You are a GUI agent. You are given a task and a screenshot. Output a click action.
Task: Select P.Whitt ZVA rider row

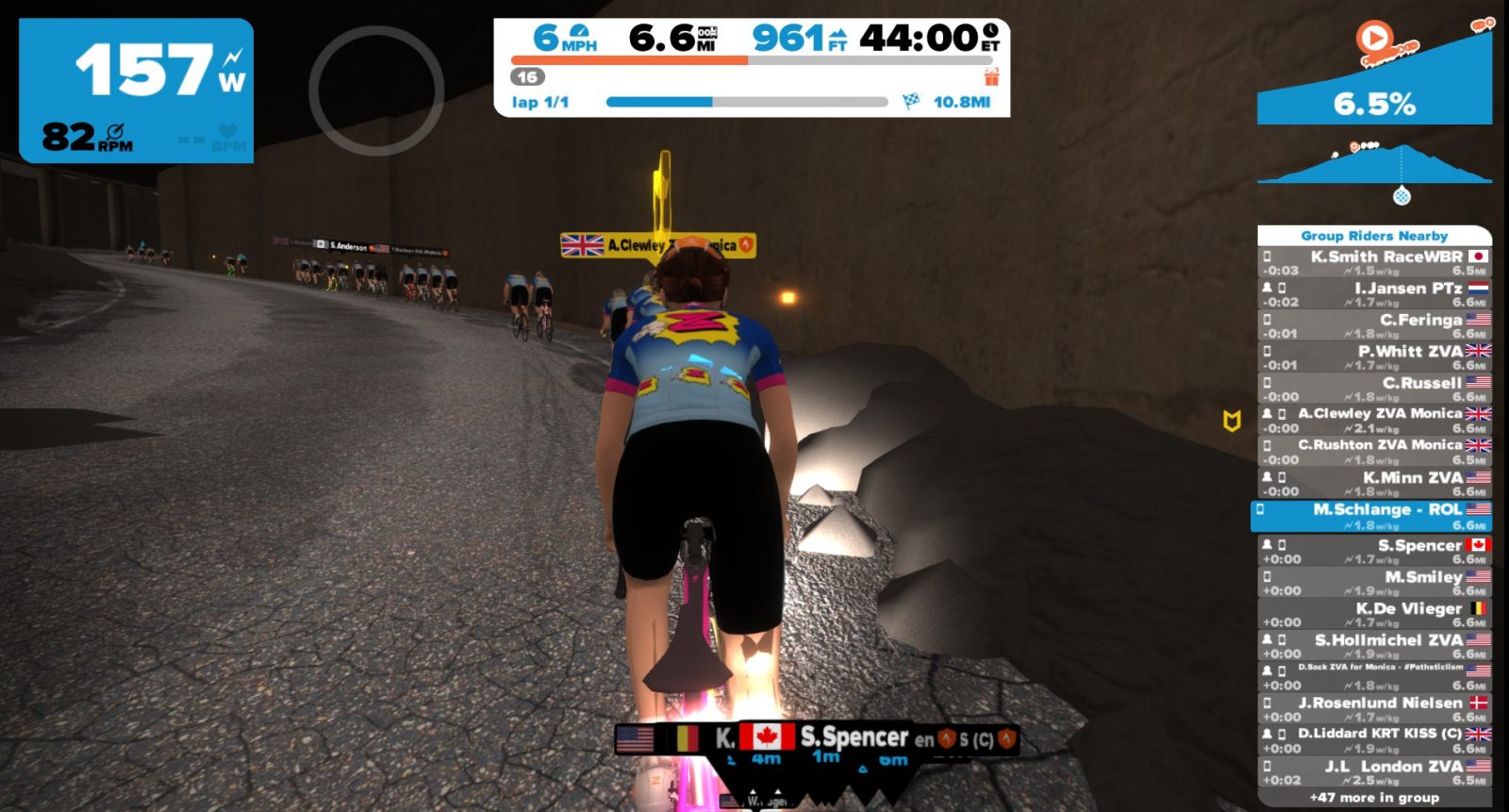pyautogui.click(x=1374, y=357)
